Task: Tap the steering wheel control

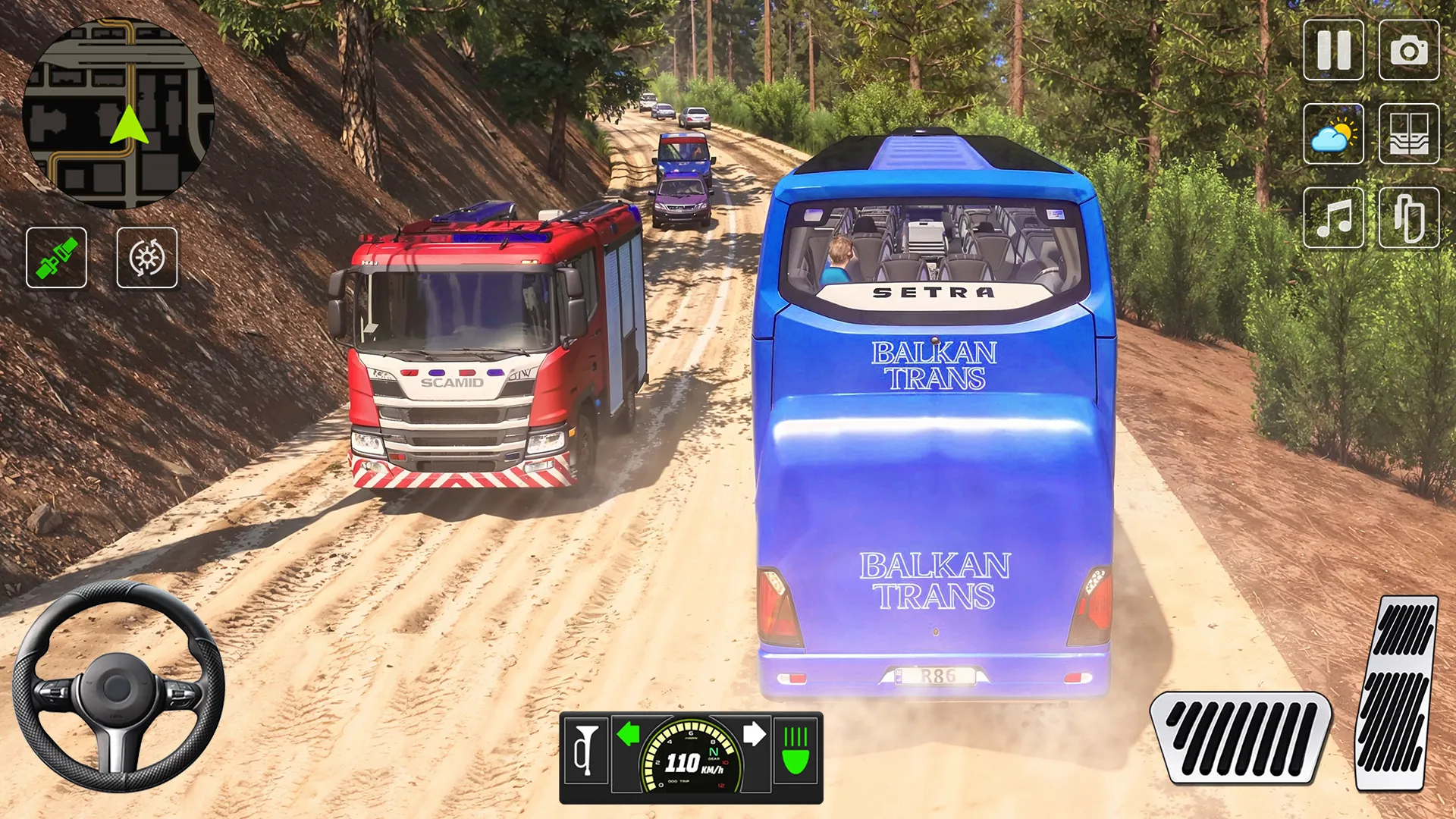Action: [118, 686]
